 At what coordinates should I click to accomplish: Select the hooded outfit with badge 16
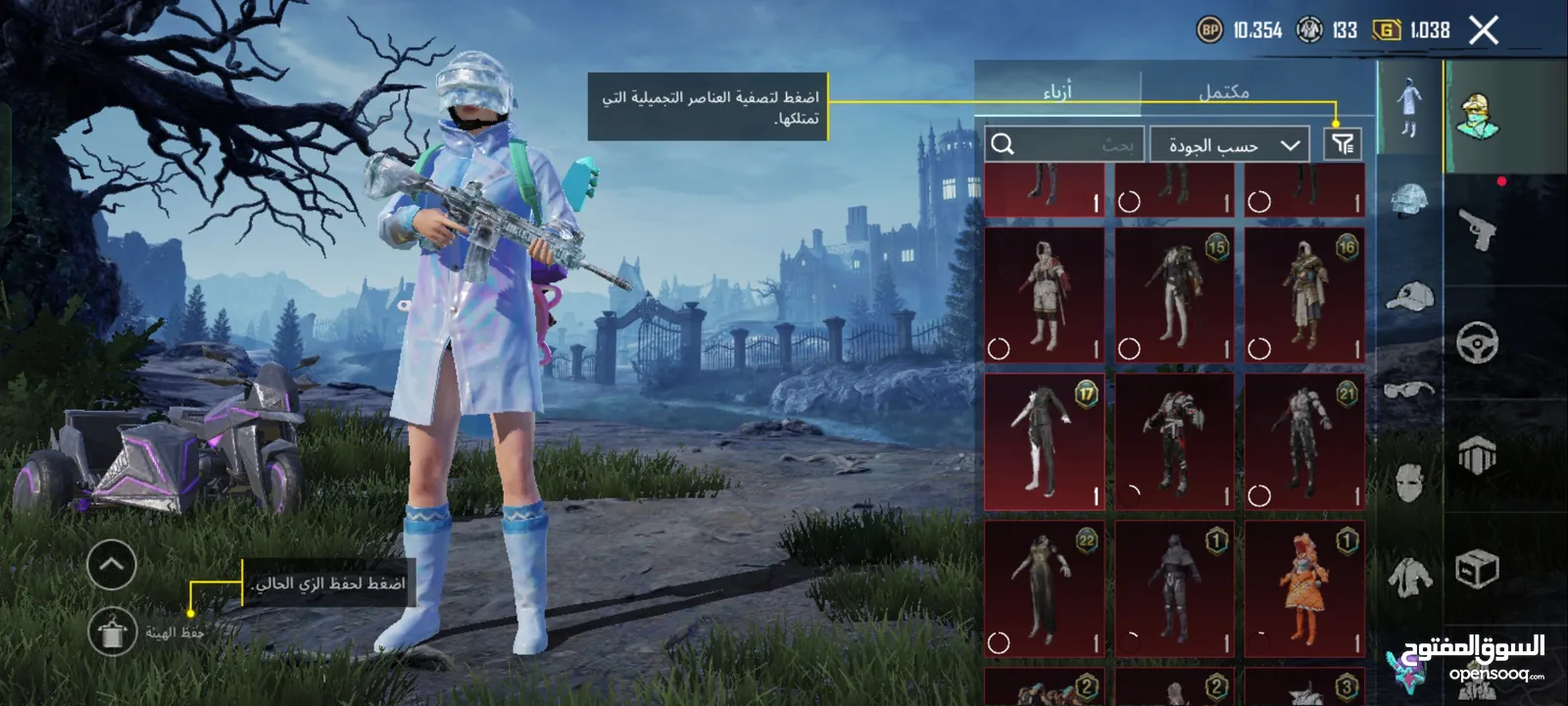pos(1304,296)
